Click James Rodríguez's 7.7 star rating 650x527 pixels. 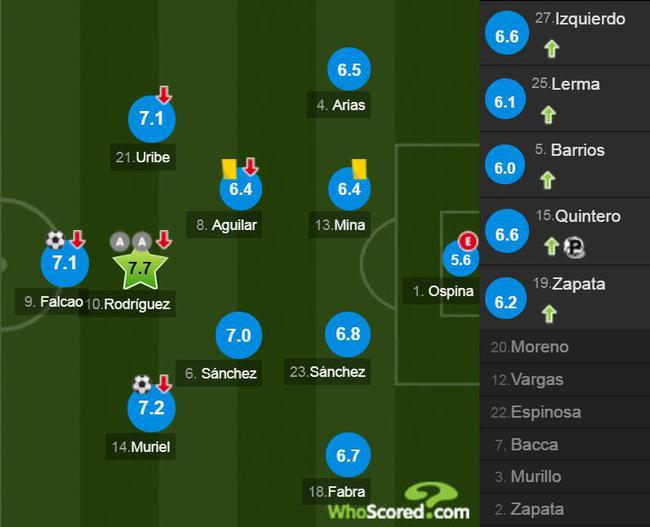coord(140,267)
